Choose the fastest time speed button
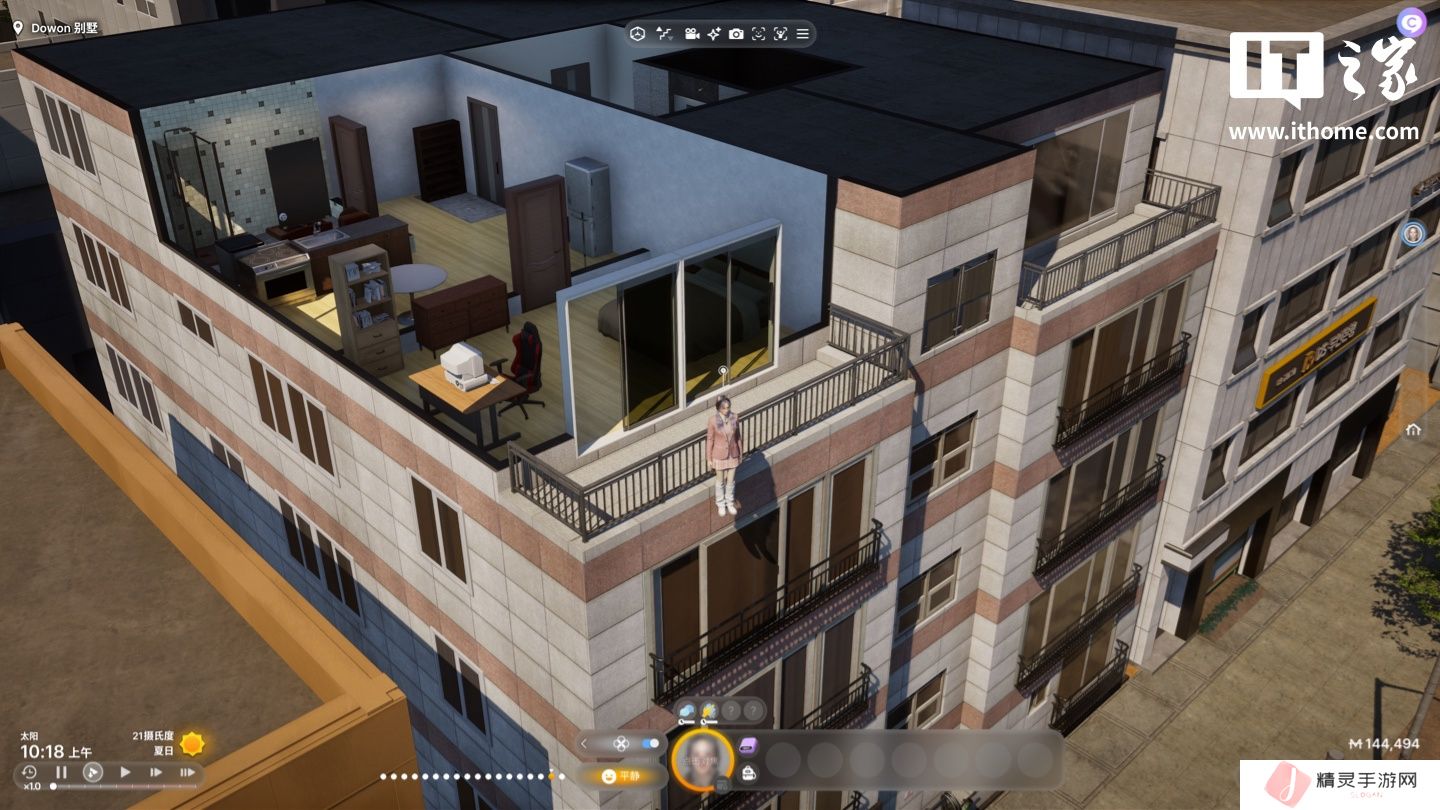The width and height of the screenshot is (1440, 810). click(x=187, y=772)
